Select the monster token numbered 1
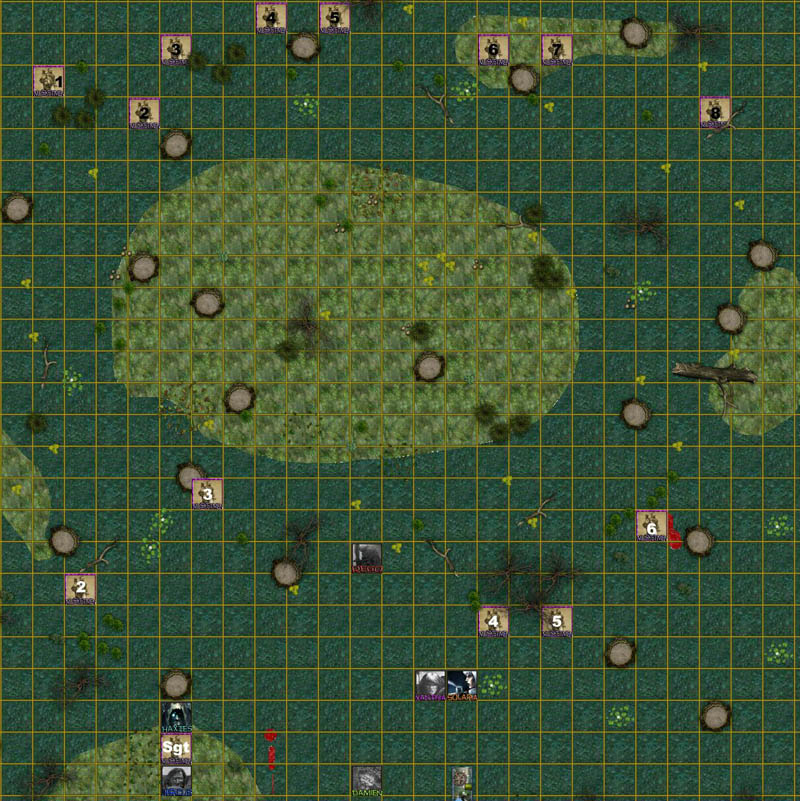Screen dimensions: 800x801 click(x=48, y=81)
